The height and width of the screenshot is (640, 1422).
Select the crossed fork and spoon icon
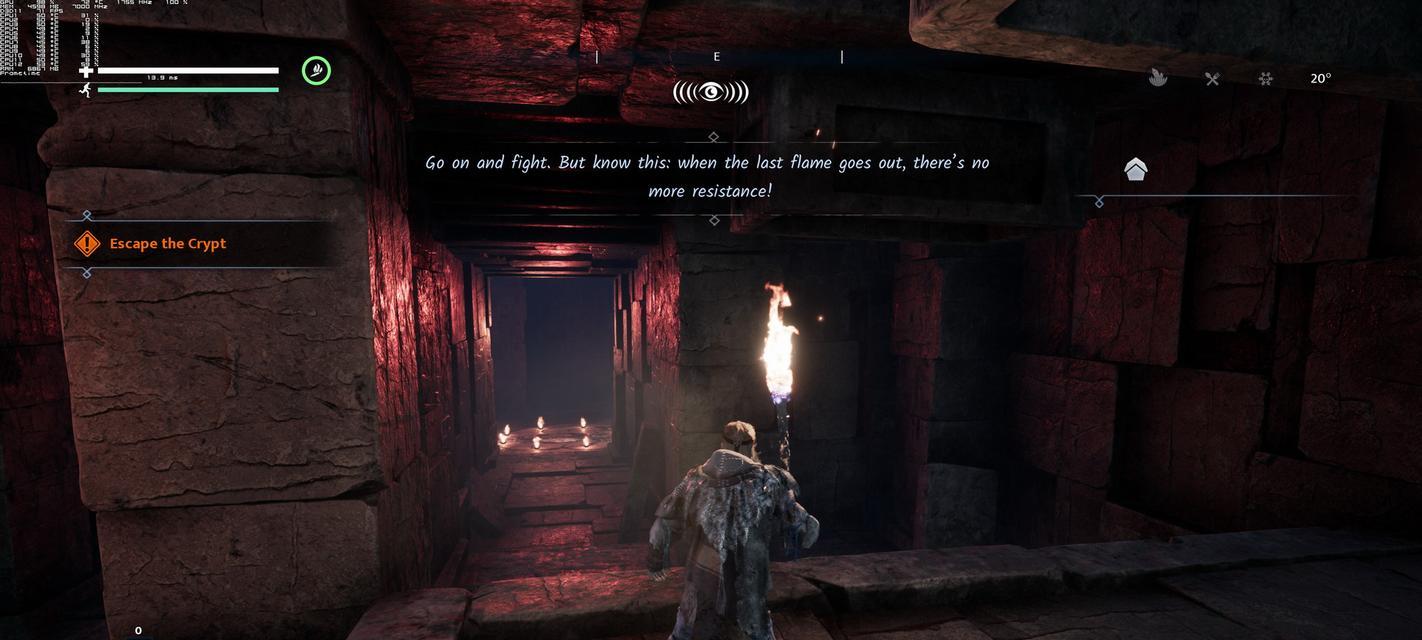1212,79
